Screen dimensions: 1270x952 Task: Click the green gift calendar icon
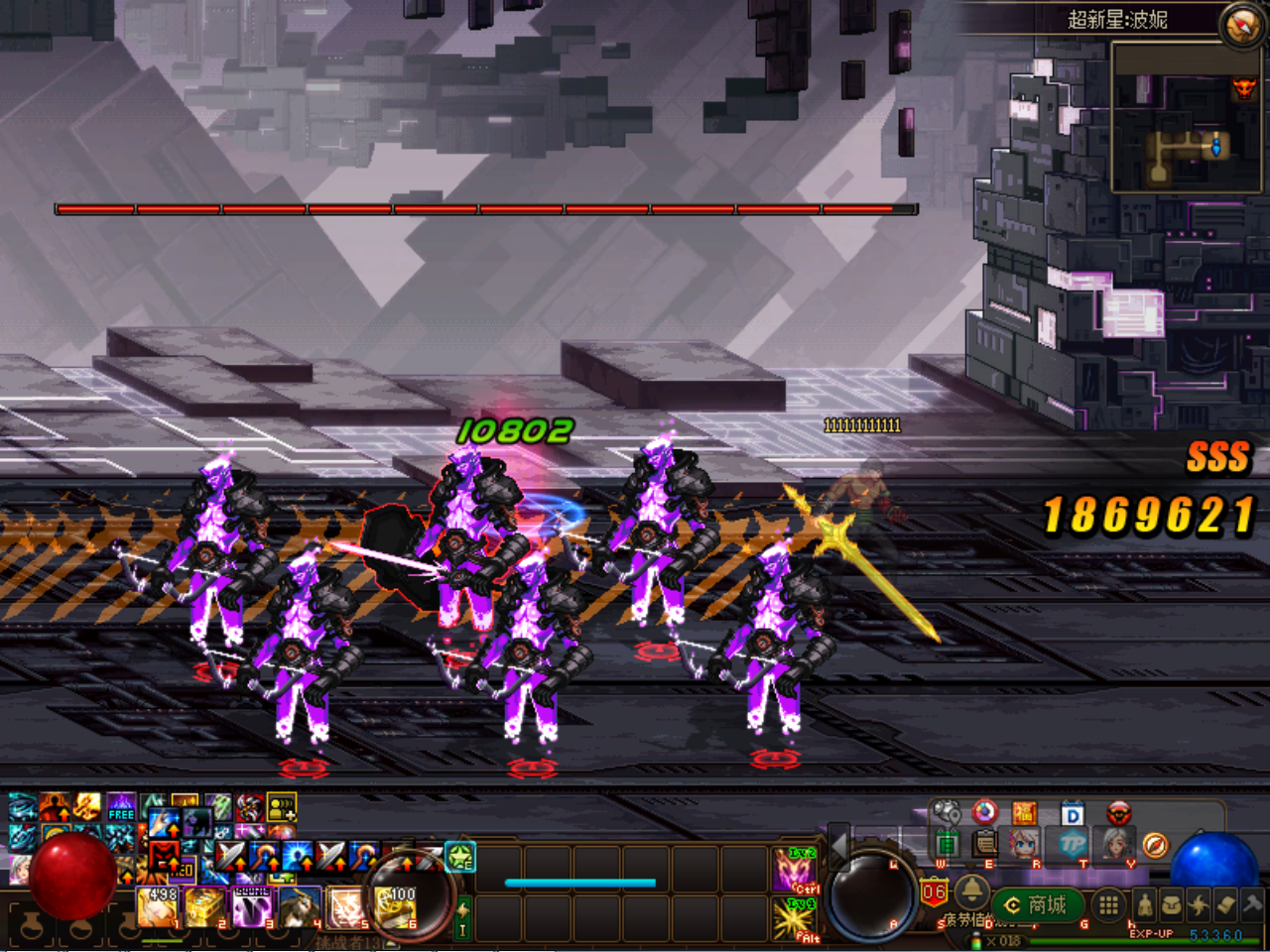[948, 844]
